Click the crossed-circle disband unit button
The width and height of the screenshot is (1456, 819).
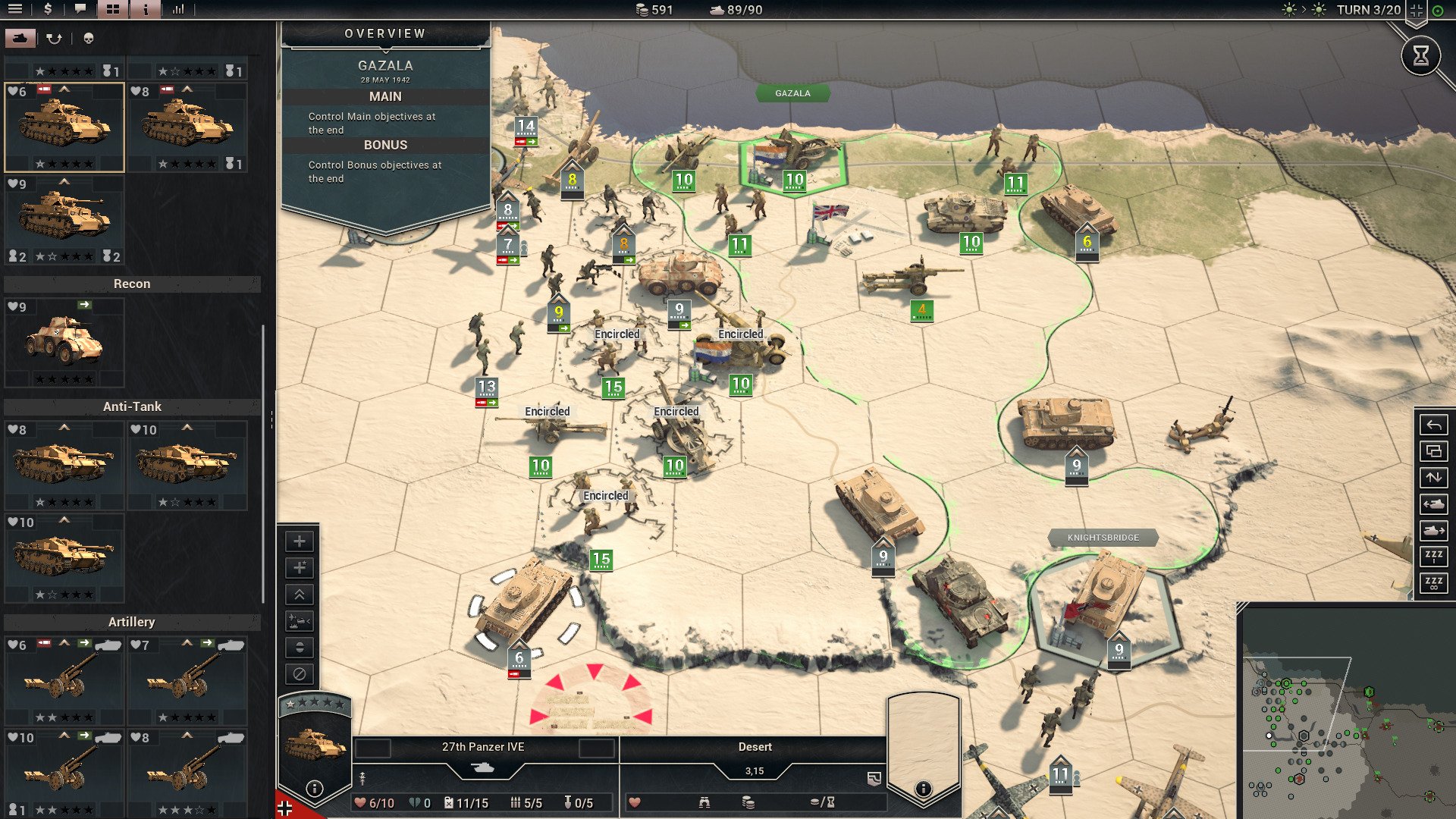(x=300, y=673)
